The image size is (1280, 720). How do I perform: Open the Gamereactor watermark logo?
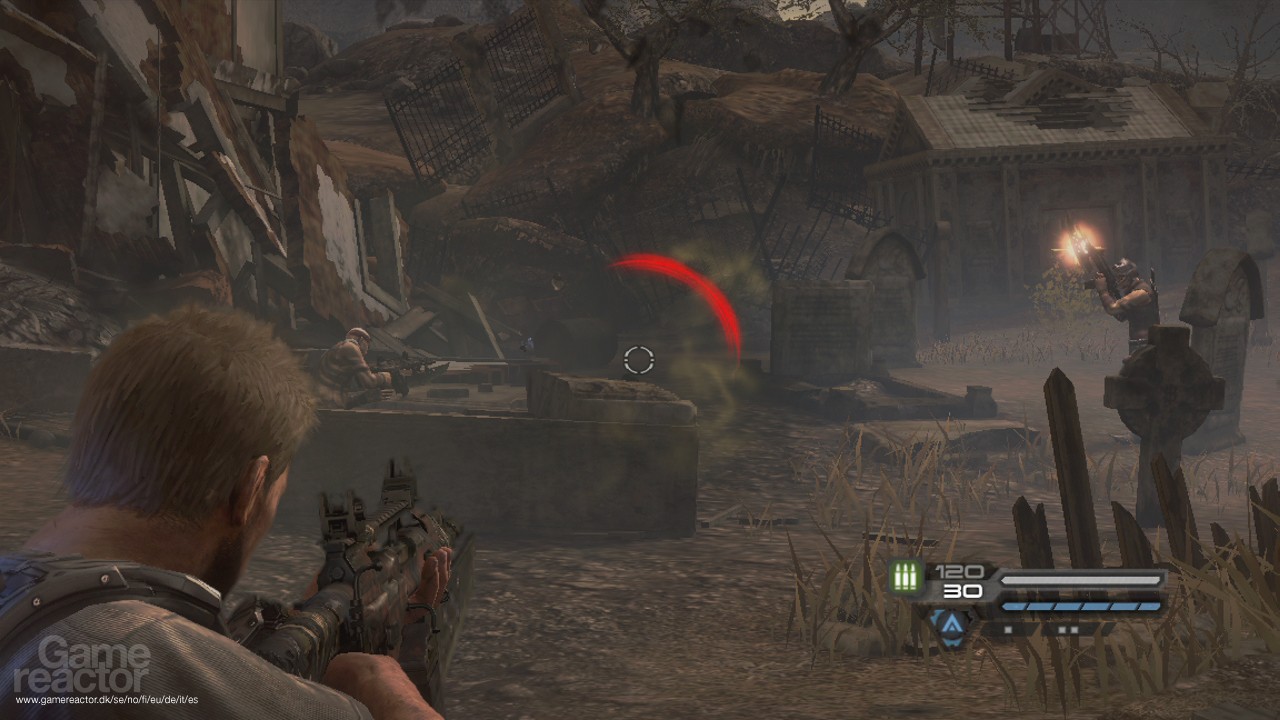(96, 664)
